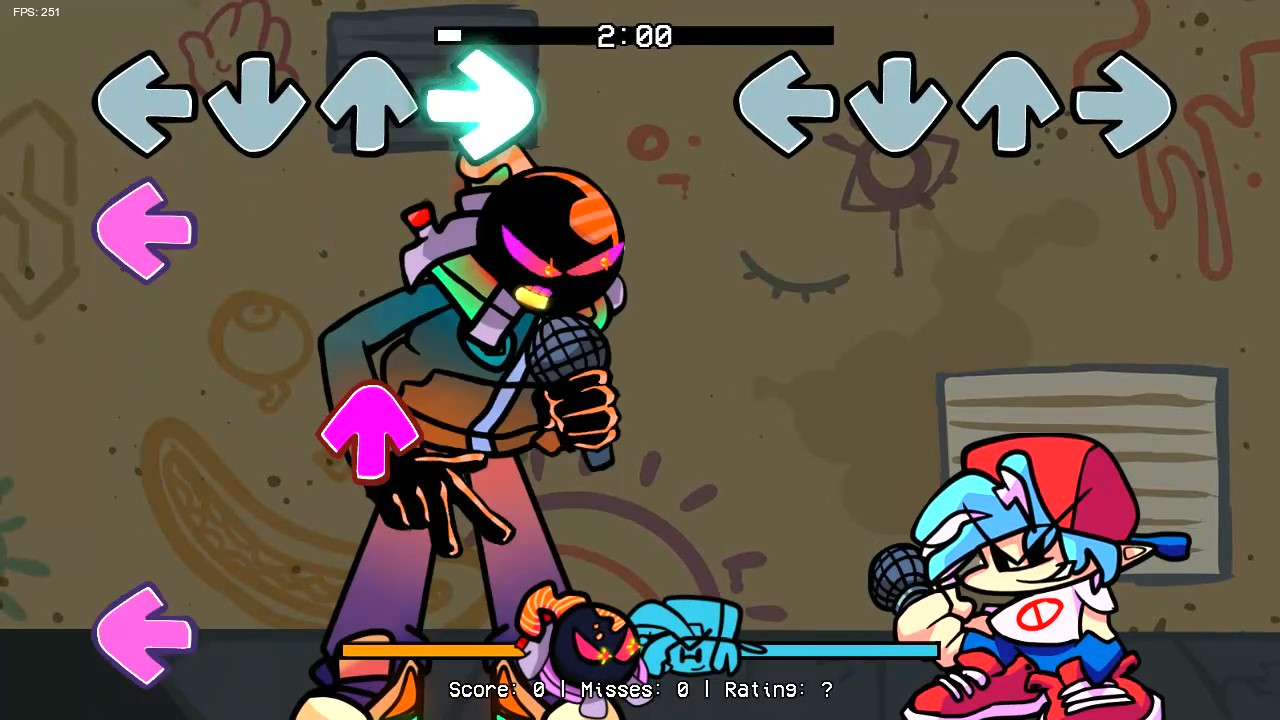Click the magenta up note

(x=372, y=432)
